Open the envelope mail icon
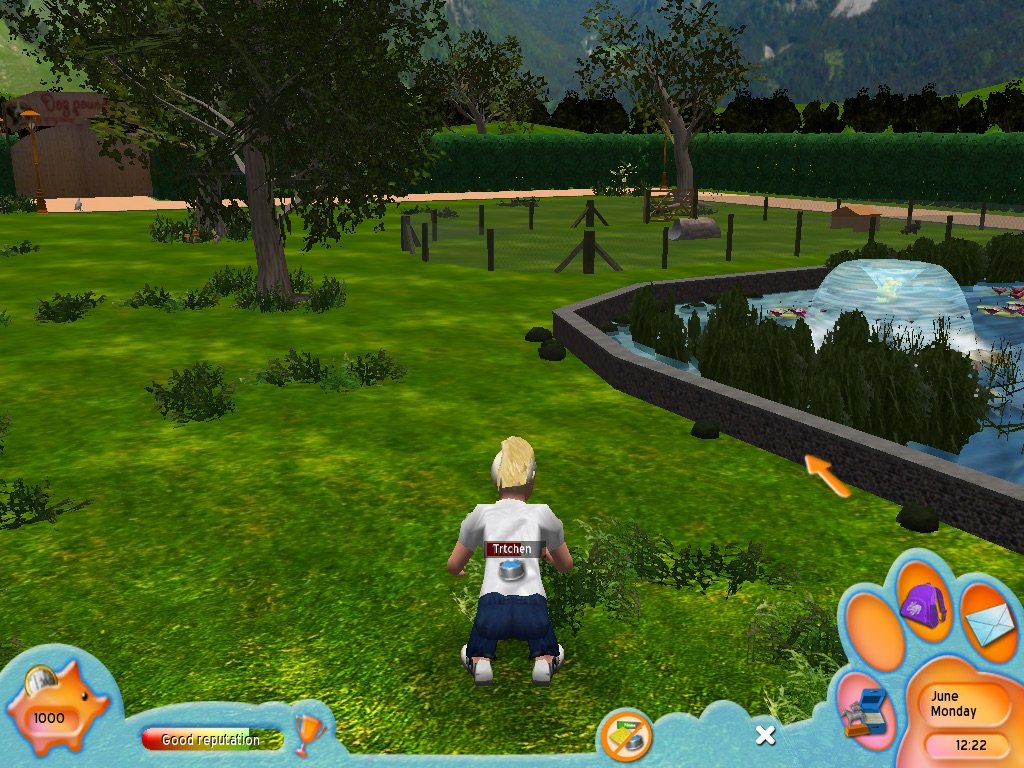The image size is (1024, 768). 989,624
